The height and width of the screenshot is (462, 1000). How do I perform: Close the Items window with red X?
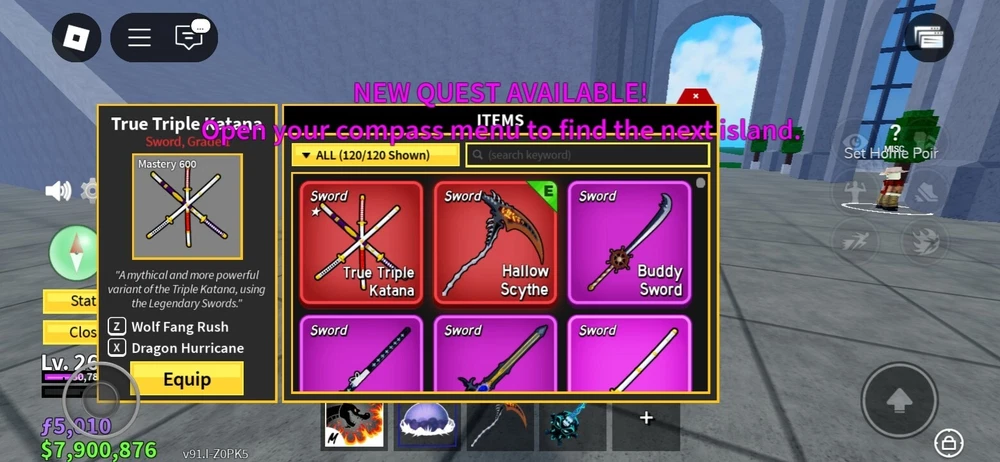pos(695,97)
